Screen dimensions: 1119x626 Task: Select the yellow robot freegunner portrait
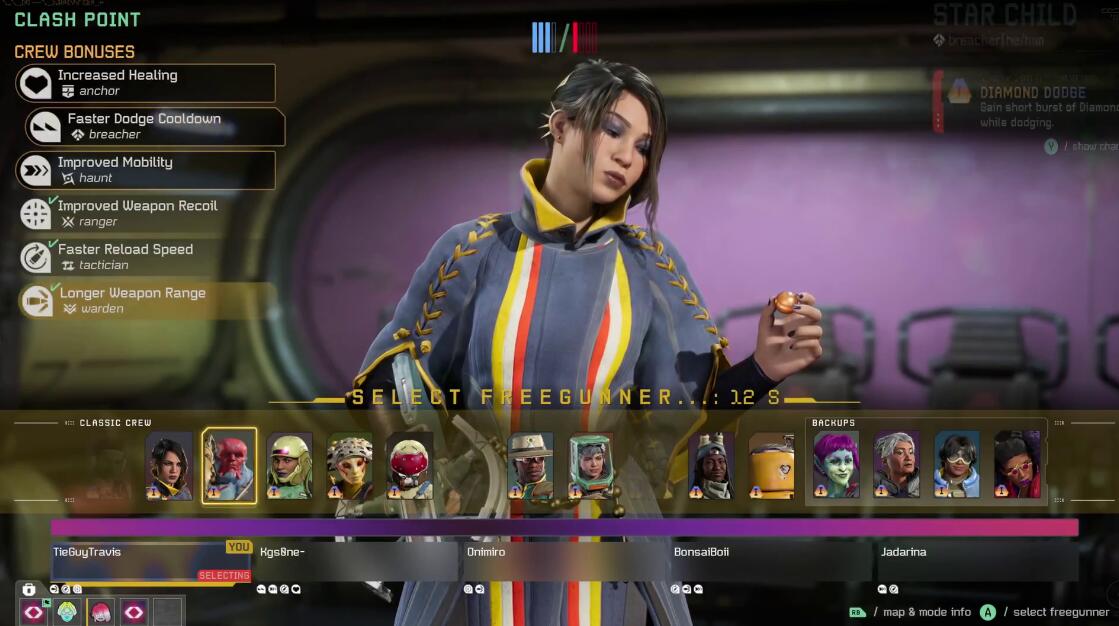coord(771,466)
